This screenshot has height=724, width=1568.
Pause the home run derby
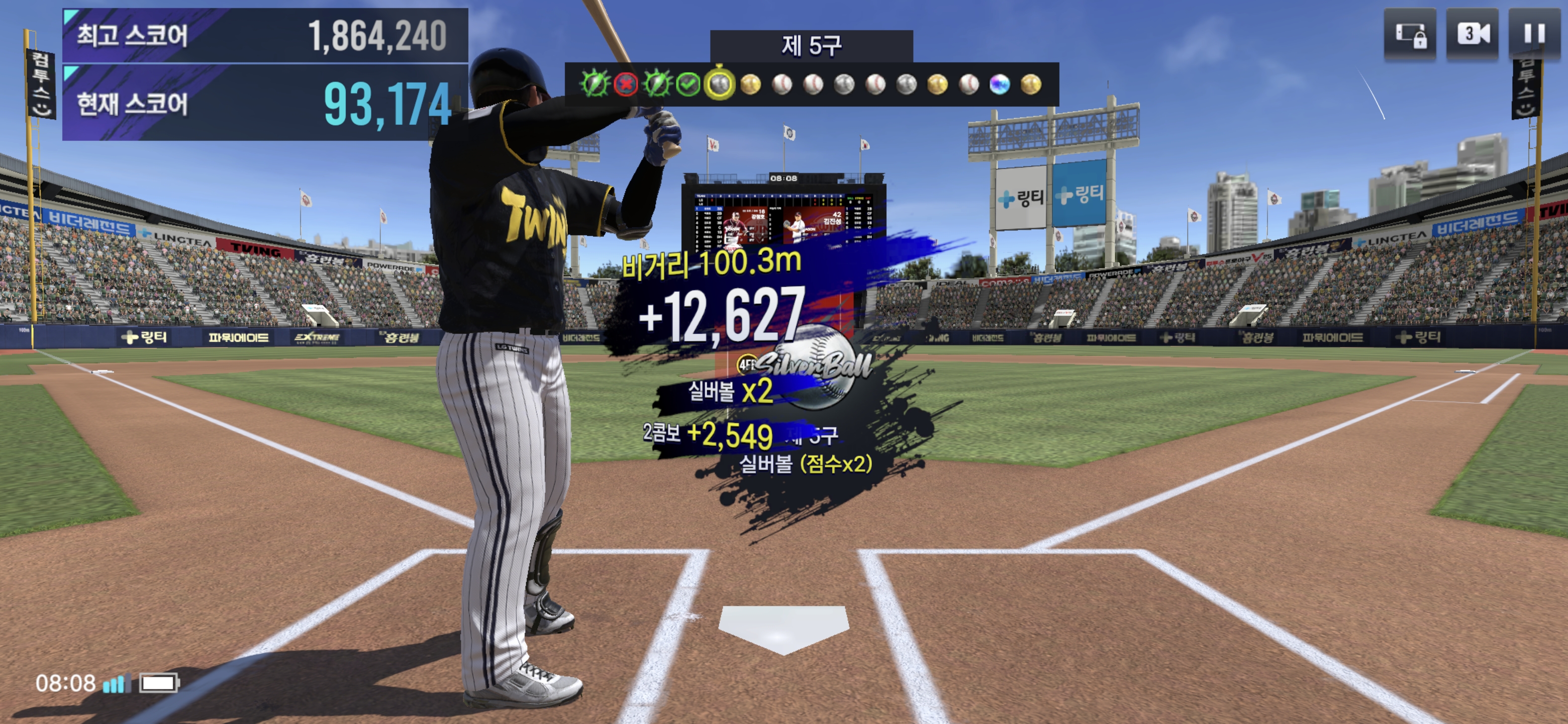[1534, 34]
